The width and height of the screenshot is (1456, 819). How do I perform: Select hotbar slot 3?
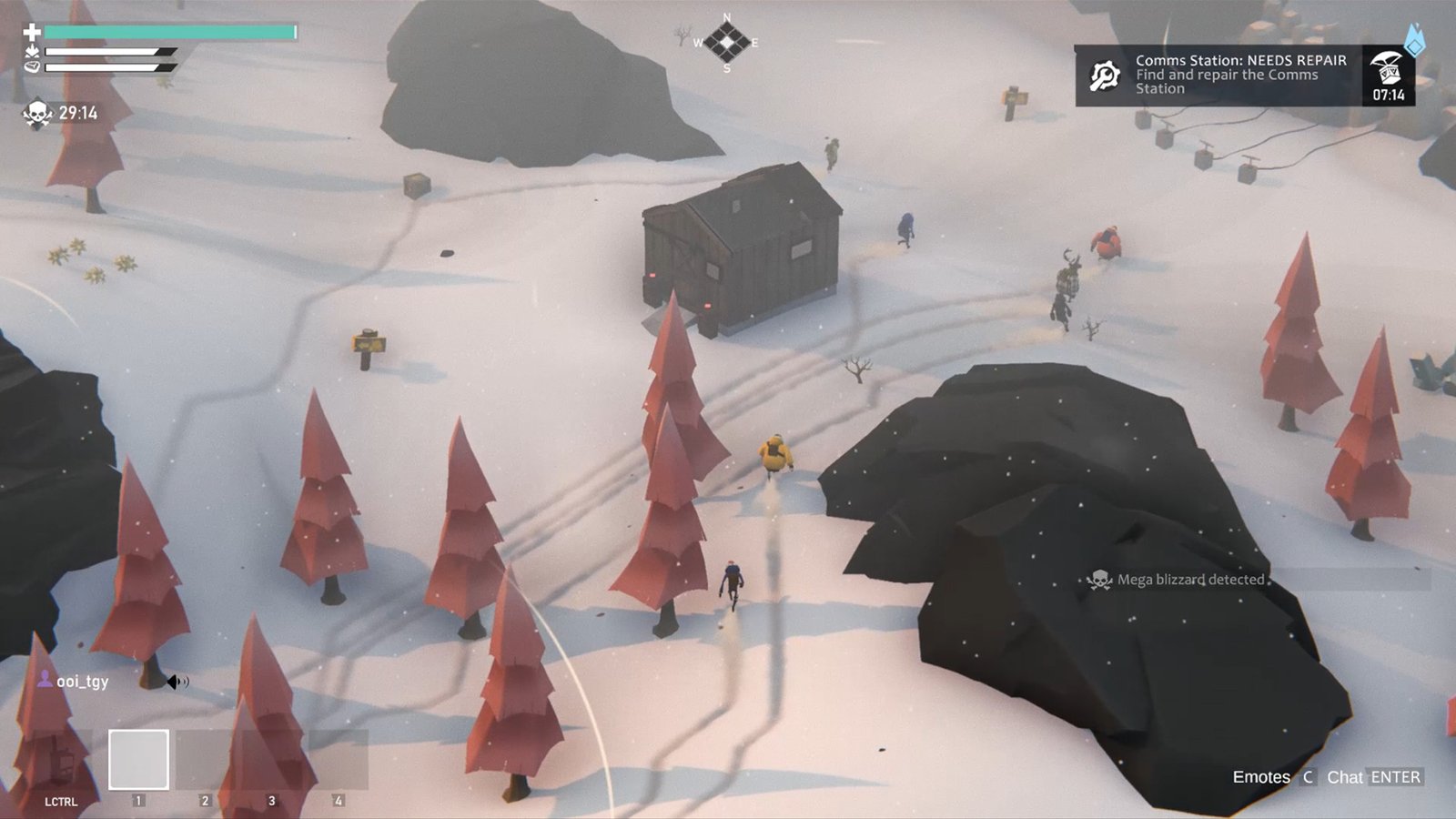click(271, 756)
